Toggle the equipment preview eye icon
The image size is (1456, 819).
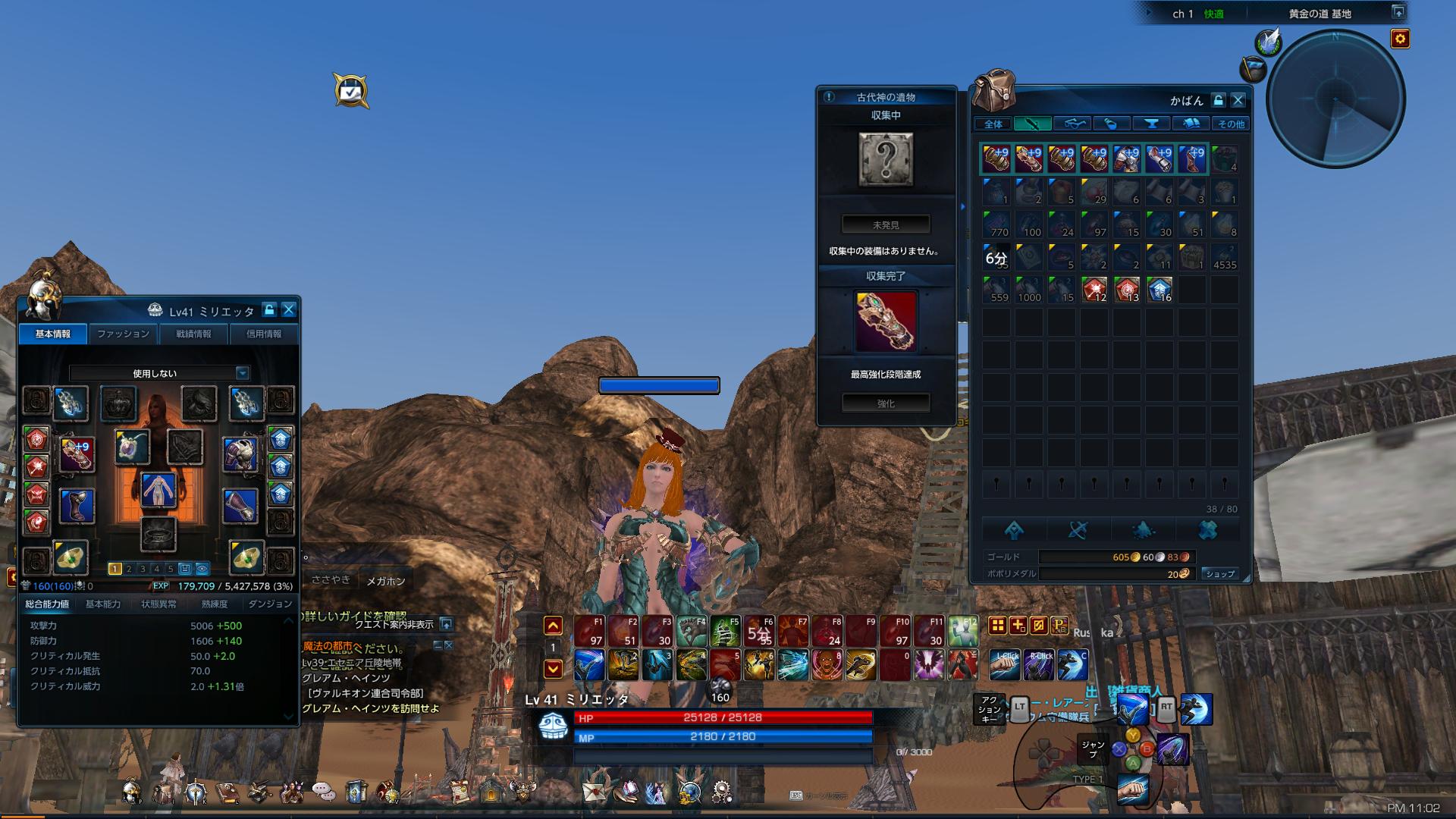click(202, 569)
